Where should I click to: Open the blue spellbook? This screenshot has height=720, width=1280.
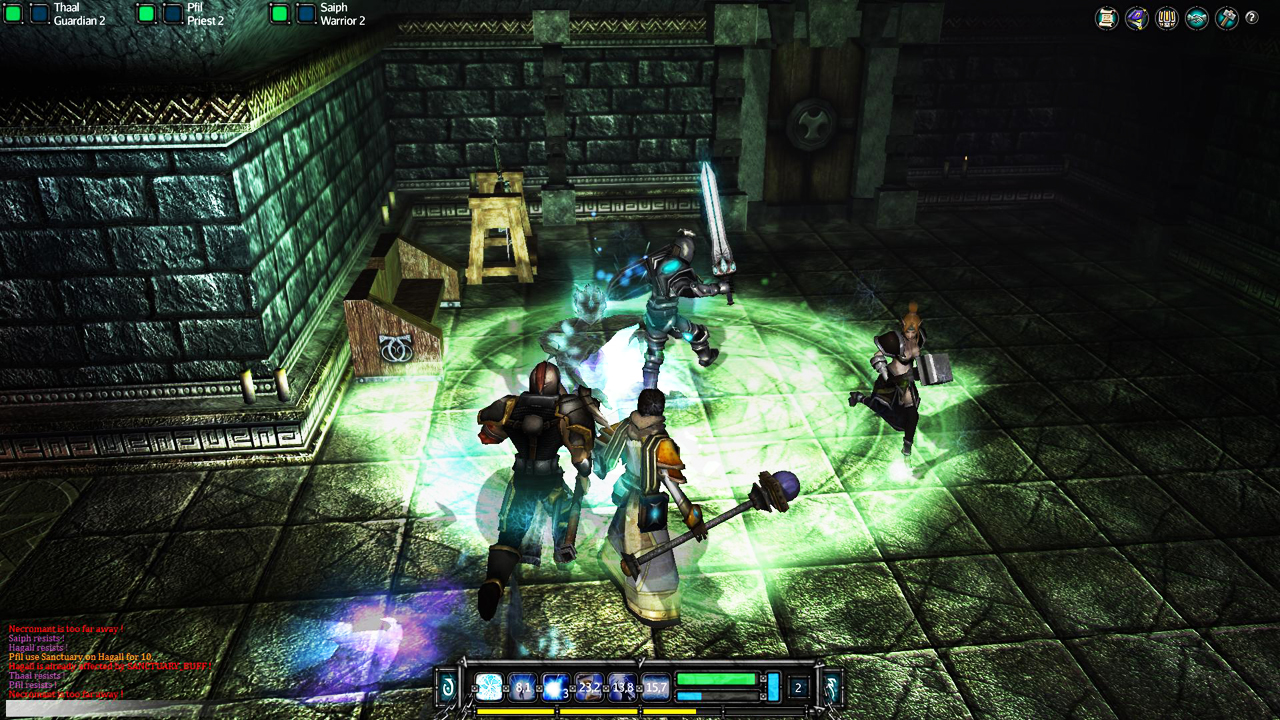click(x=1136, y=18)
